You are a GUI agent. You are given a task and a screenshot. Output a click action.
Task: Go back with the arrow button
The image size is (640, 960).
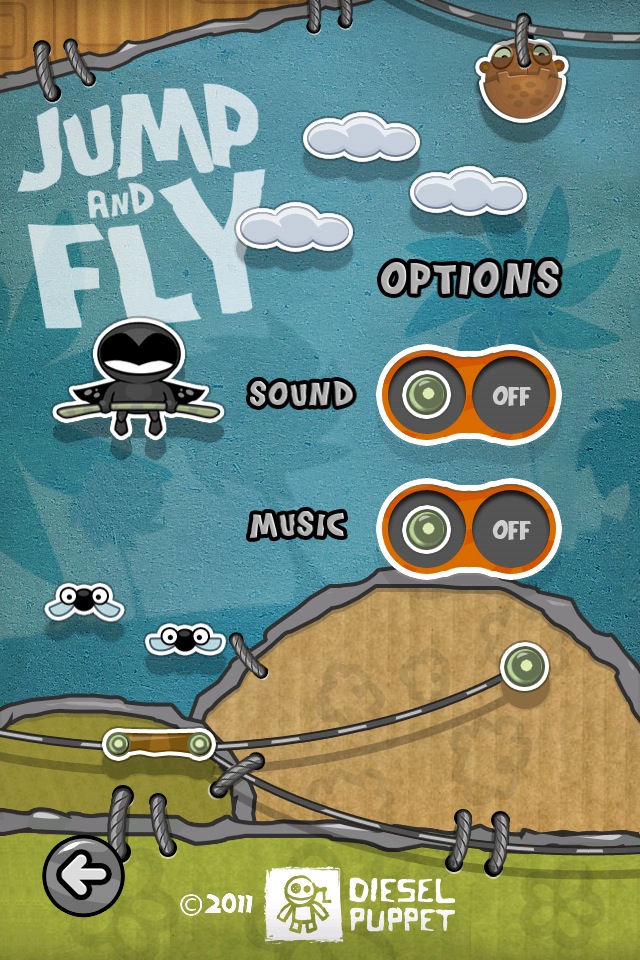(83, 877)
